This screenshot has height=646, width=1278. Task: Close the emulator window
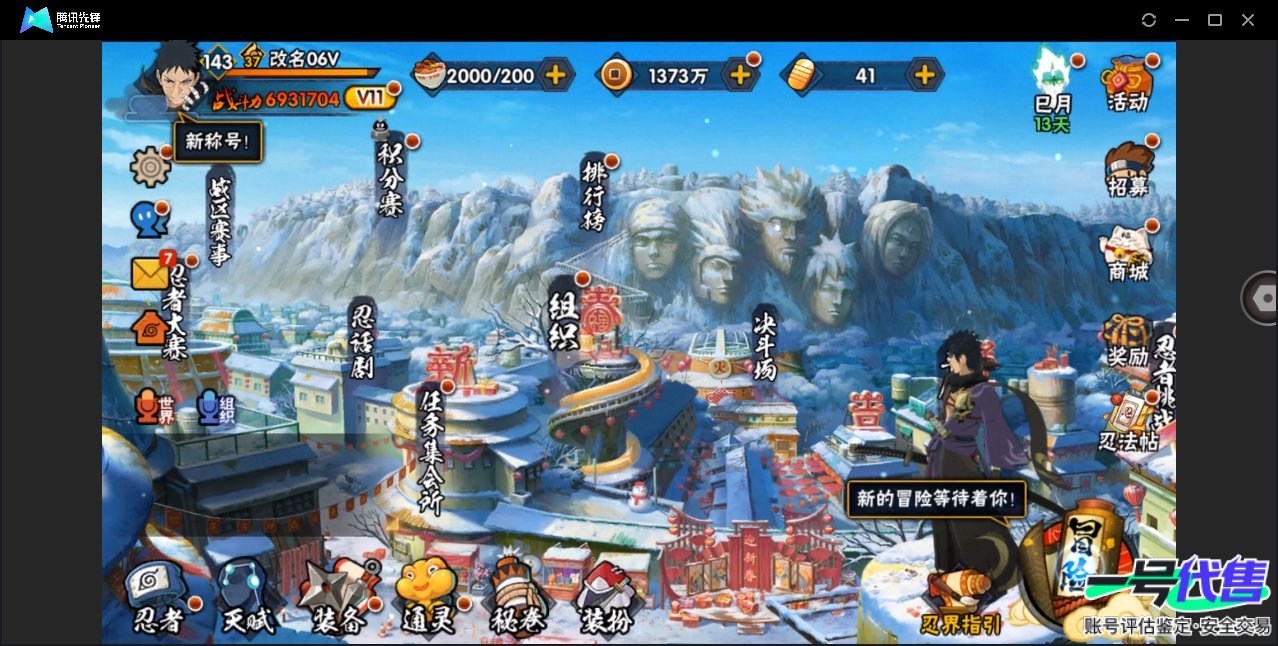1248,20
